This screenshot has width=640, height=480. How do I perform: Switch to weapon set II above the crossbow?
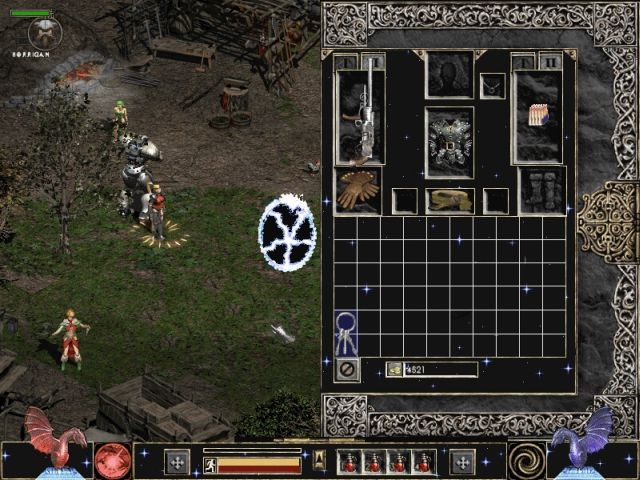(373, 62)
